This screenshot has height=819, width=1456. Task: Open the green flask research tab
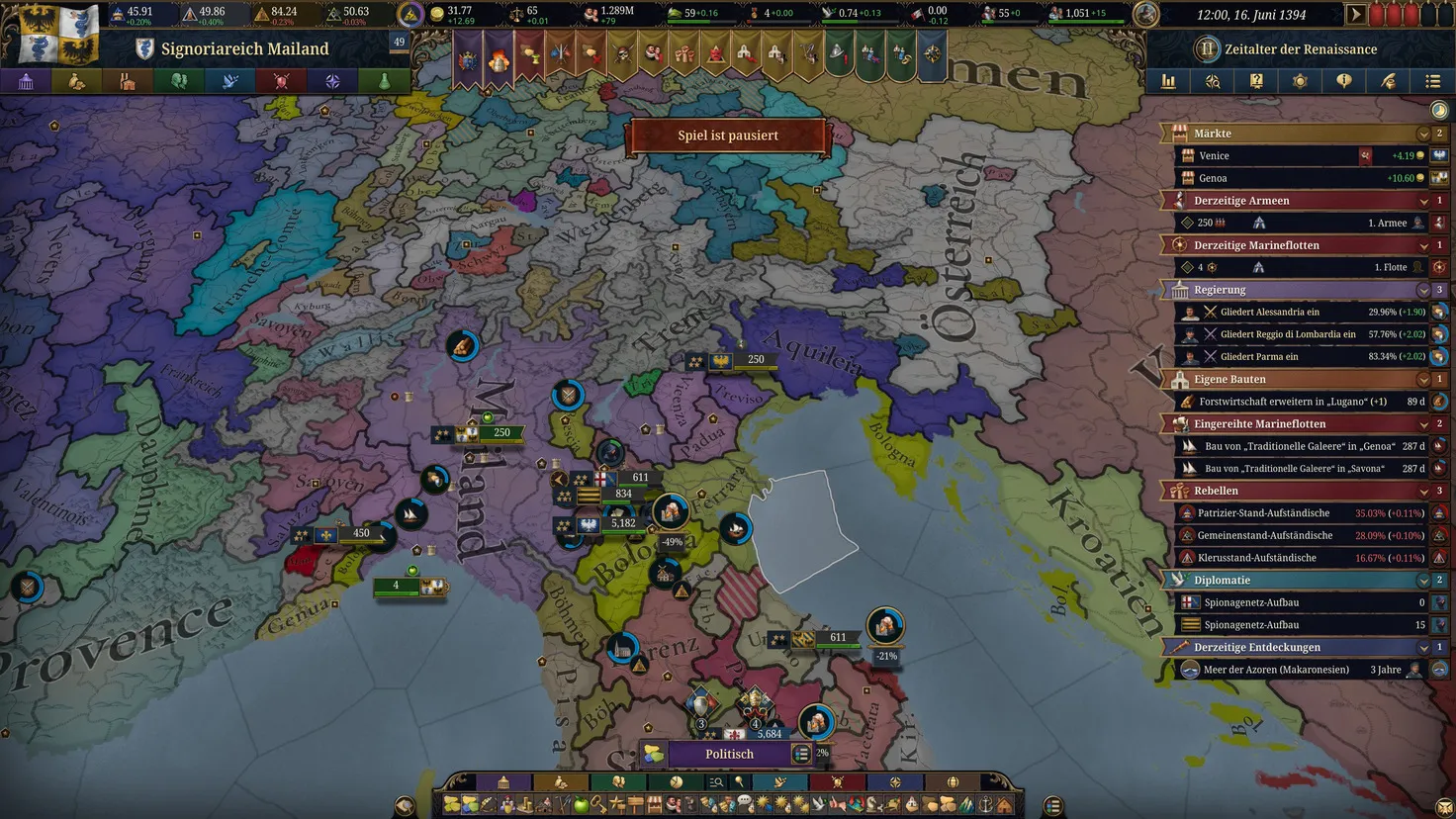point(384,82)
